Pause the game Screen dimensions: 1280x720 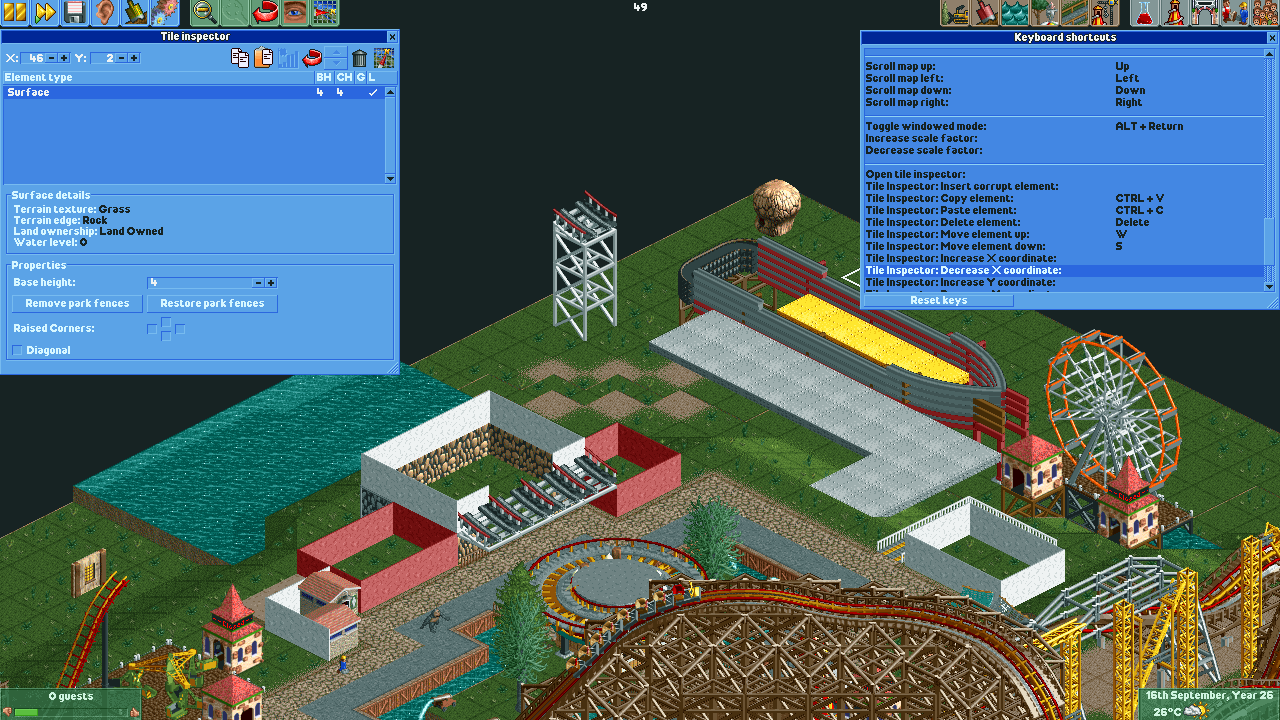[x=13, y=13]
